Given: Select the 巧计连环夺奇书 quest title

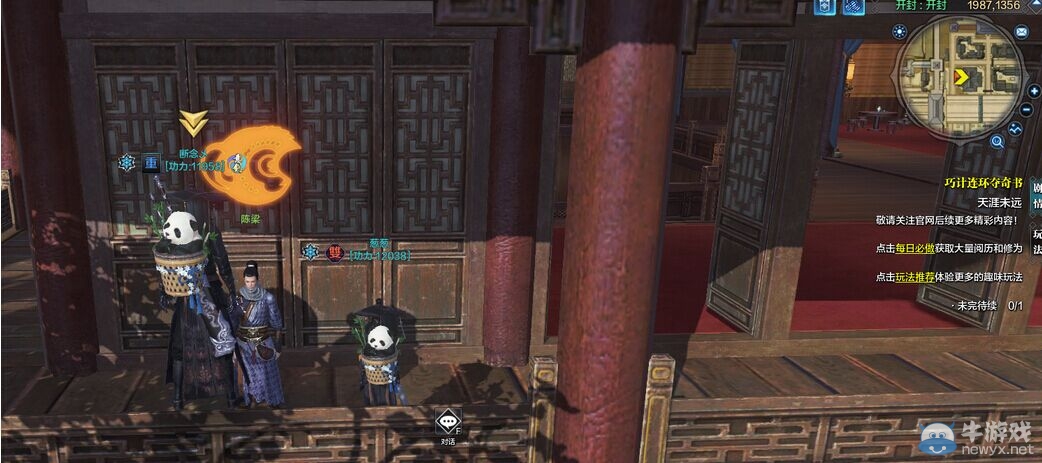Looking at the screenshot, I should (x=984, y=183).
